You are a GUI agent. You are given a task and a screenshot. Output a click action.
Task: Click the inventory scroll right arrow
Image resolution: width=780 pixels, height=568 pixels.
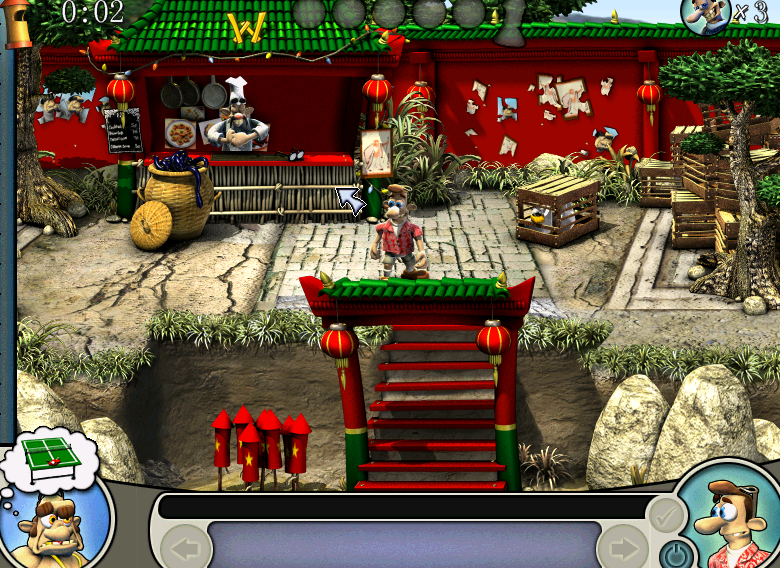[622, 548]
